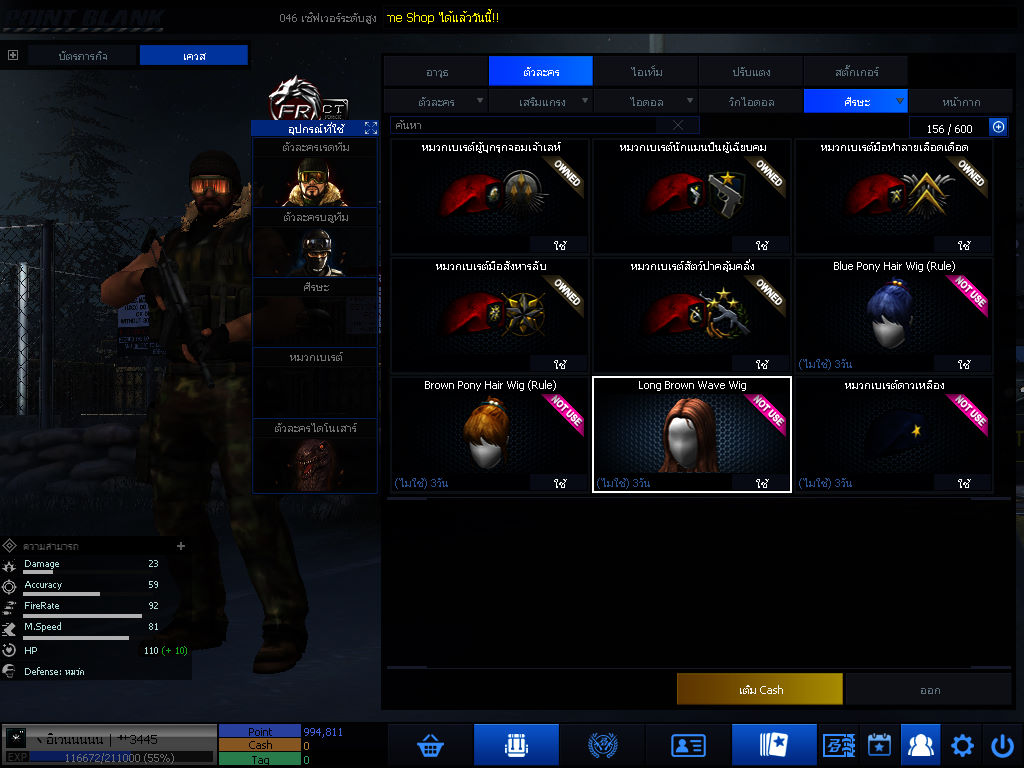1024x768 pixels.
Task: Select the Long Brown Wave Wig item
Action: [692, 434]
